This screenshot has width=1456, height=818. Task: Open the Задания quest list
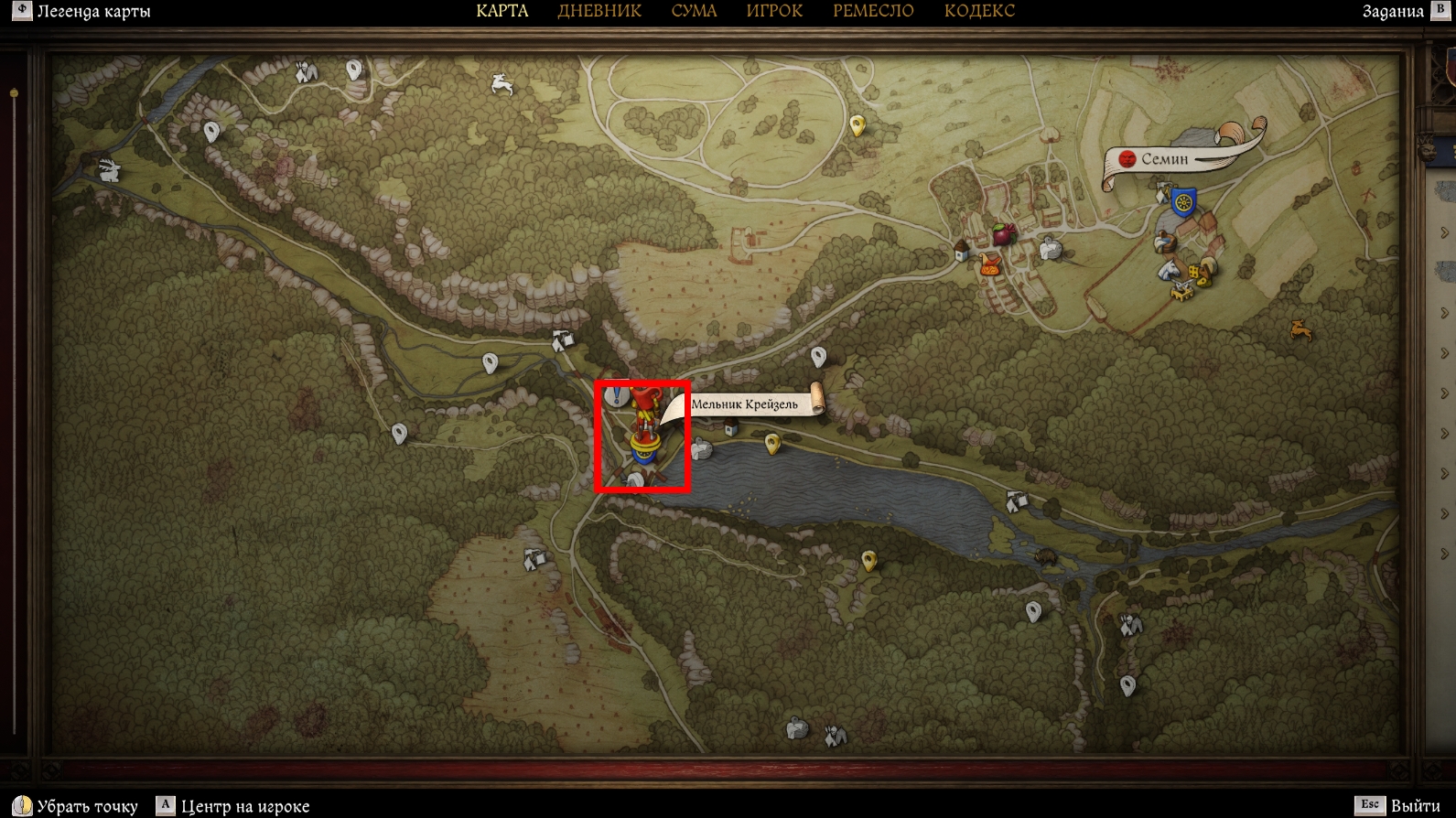1393,12
